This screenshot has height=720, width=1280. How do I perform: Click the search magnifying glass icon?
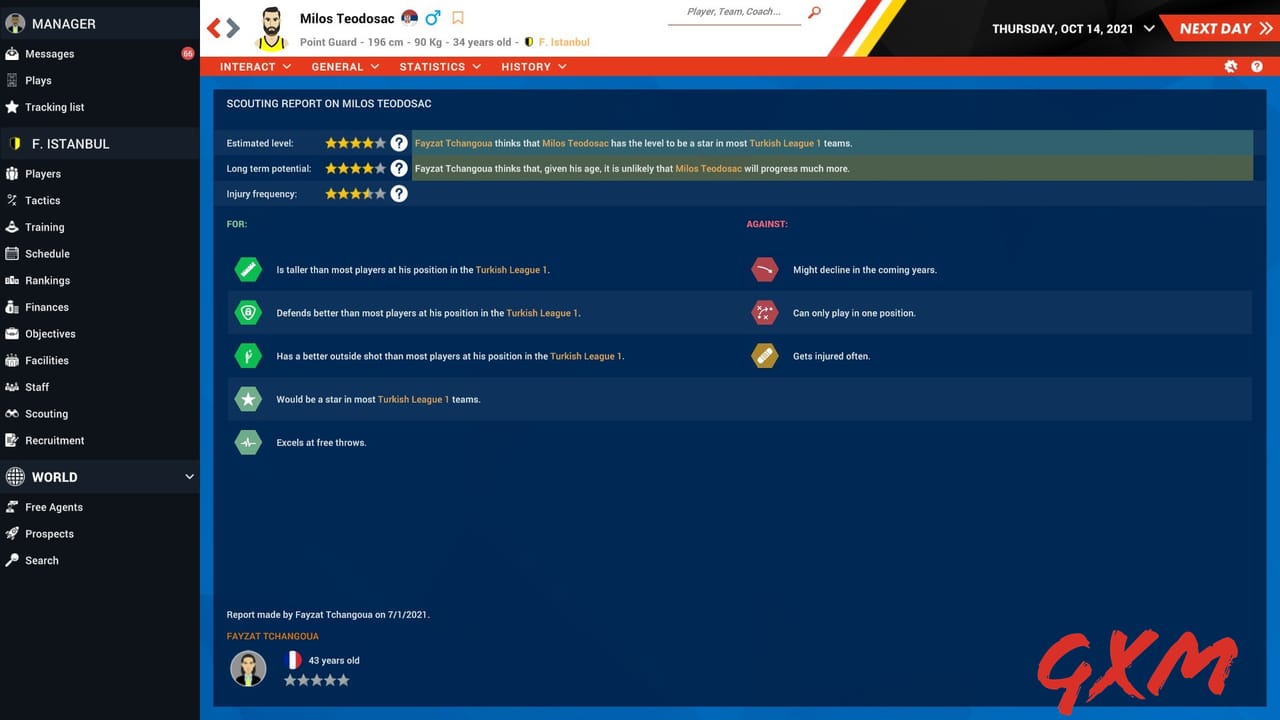[x=814, y=13]
